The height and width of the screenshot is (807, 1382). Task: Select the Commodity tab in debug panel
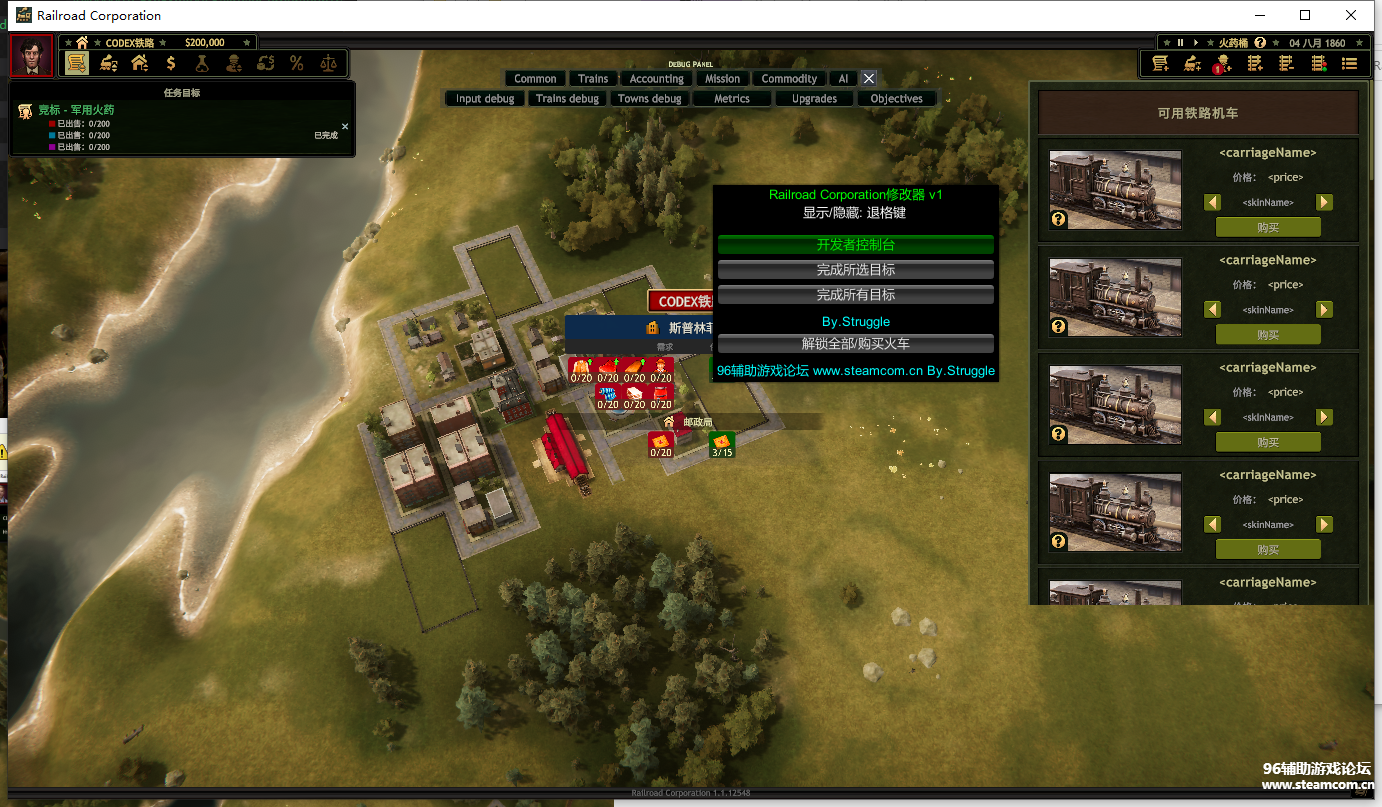point(789,79)
